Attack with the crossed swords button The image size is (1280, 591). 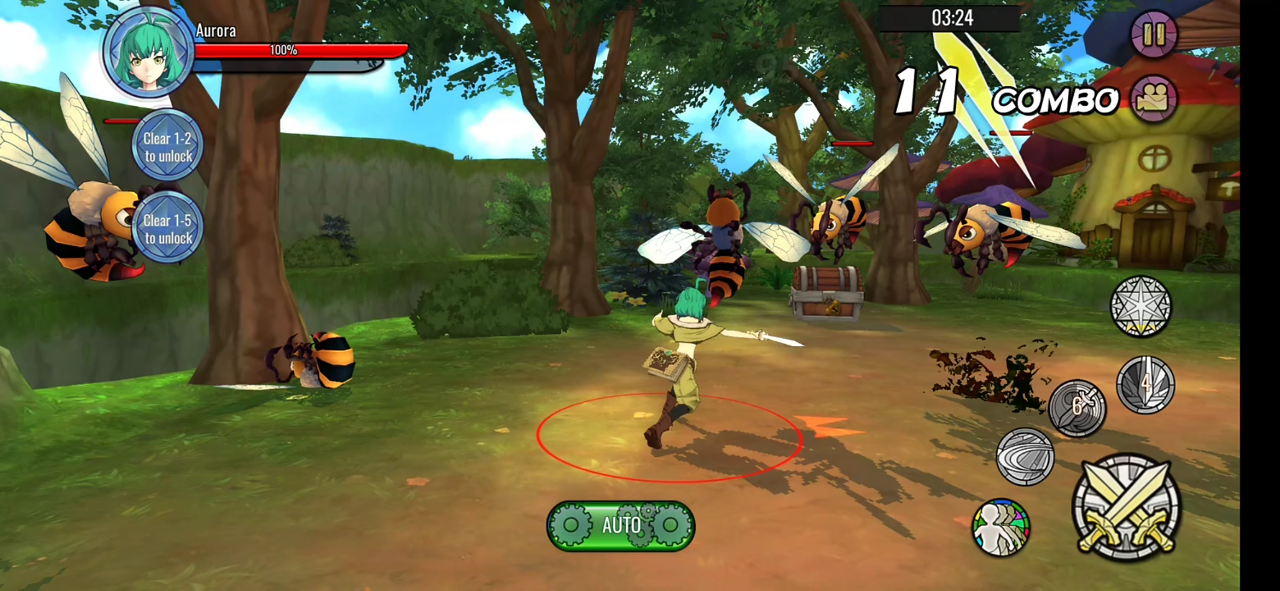point(1126,508)
